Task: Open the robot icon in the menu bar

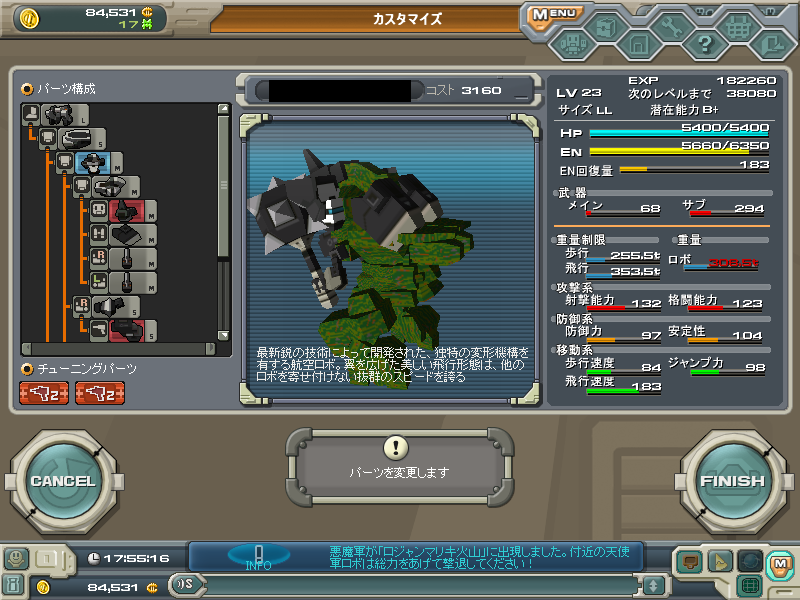Action: (x=572, y=45)
